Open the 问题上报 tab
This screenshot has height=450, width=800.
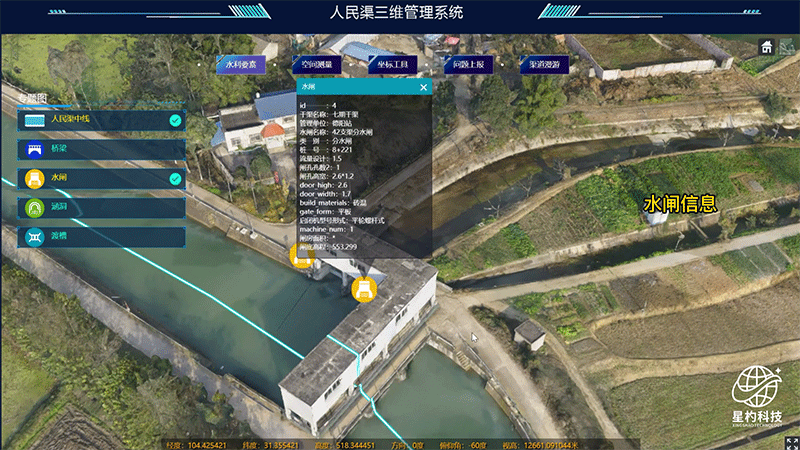468,64
